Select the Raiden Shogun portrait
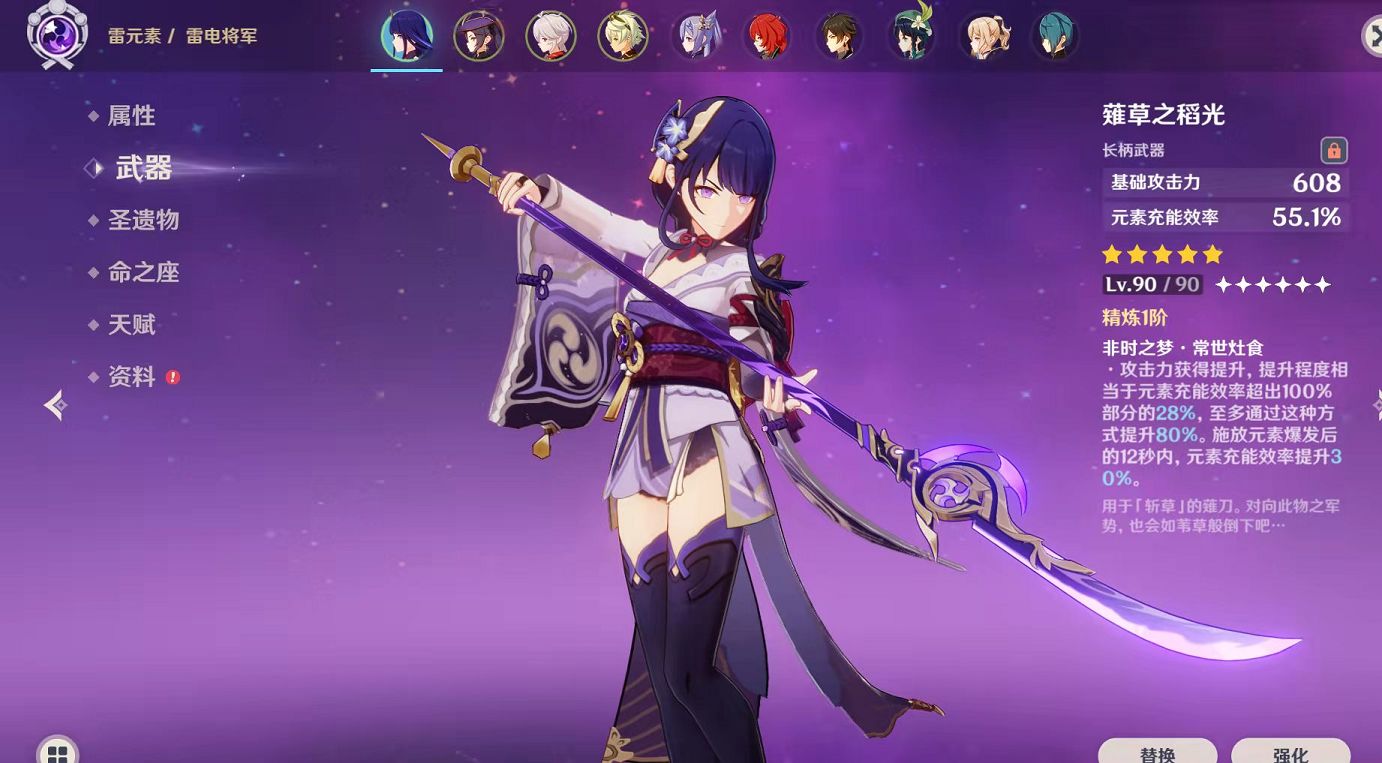Viewport: 1382px width, 763px height. coord(406,36)
